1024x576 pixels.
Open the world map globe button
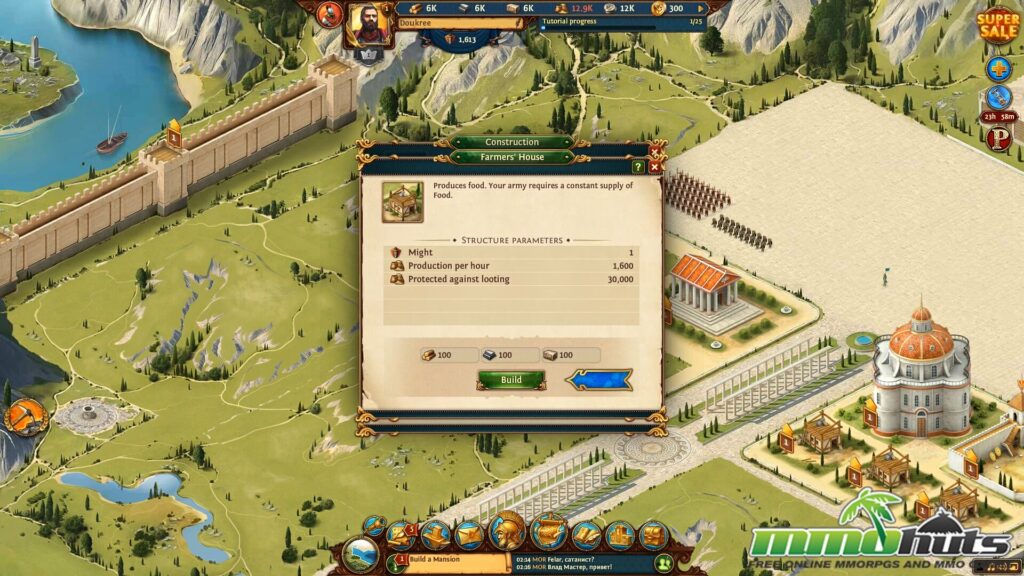click(x=361, y=556)
